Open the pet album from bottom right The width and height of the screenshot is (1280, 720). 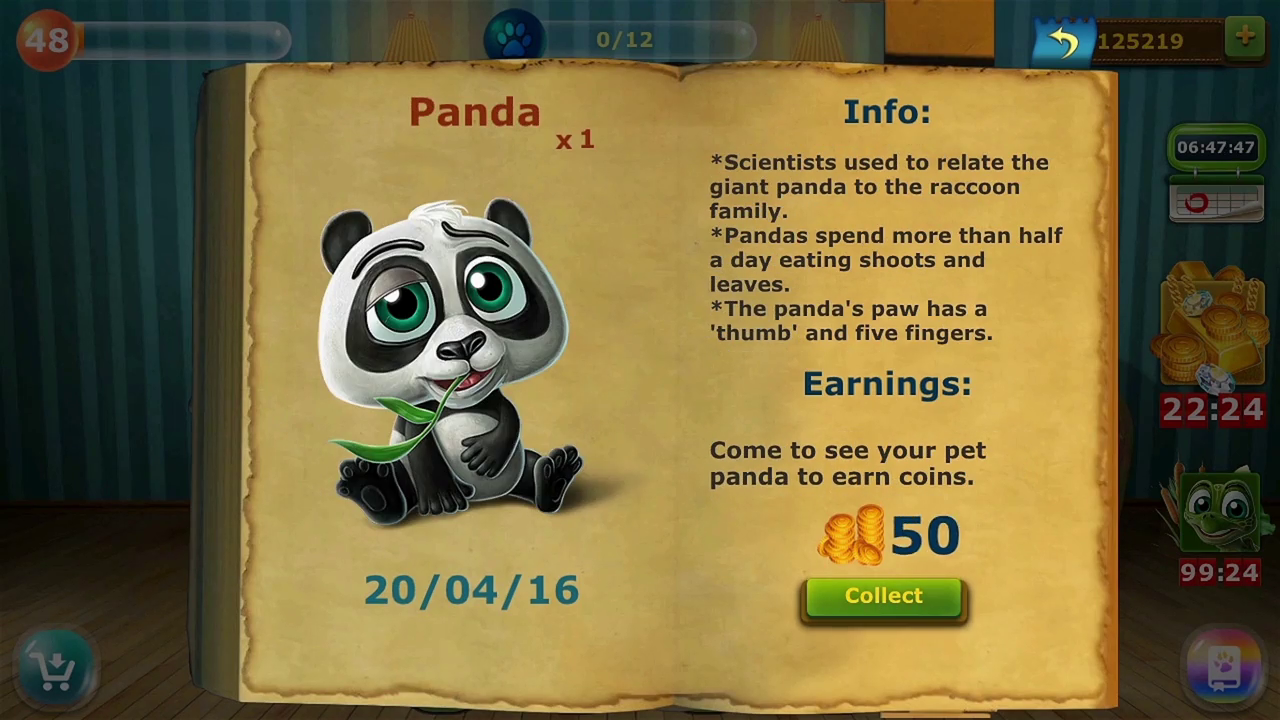click(x=1225, y=665)
